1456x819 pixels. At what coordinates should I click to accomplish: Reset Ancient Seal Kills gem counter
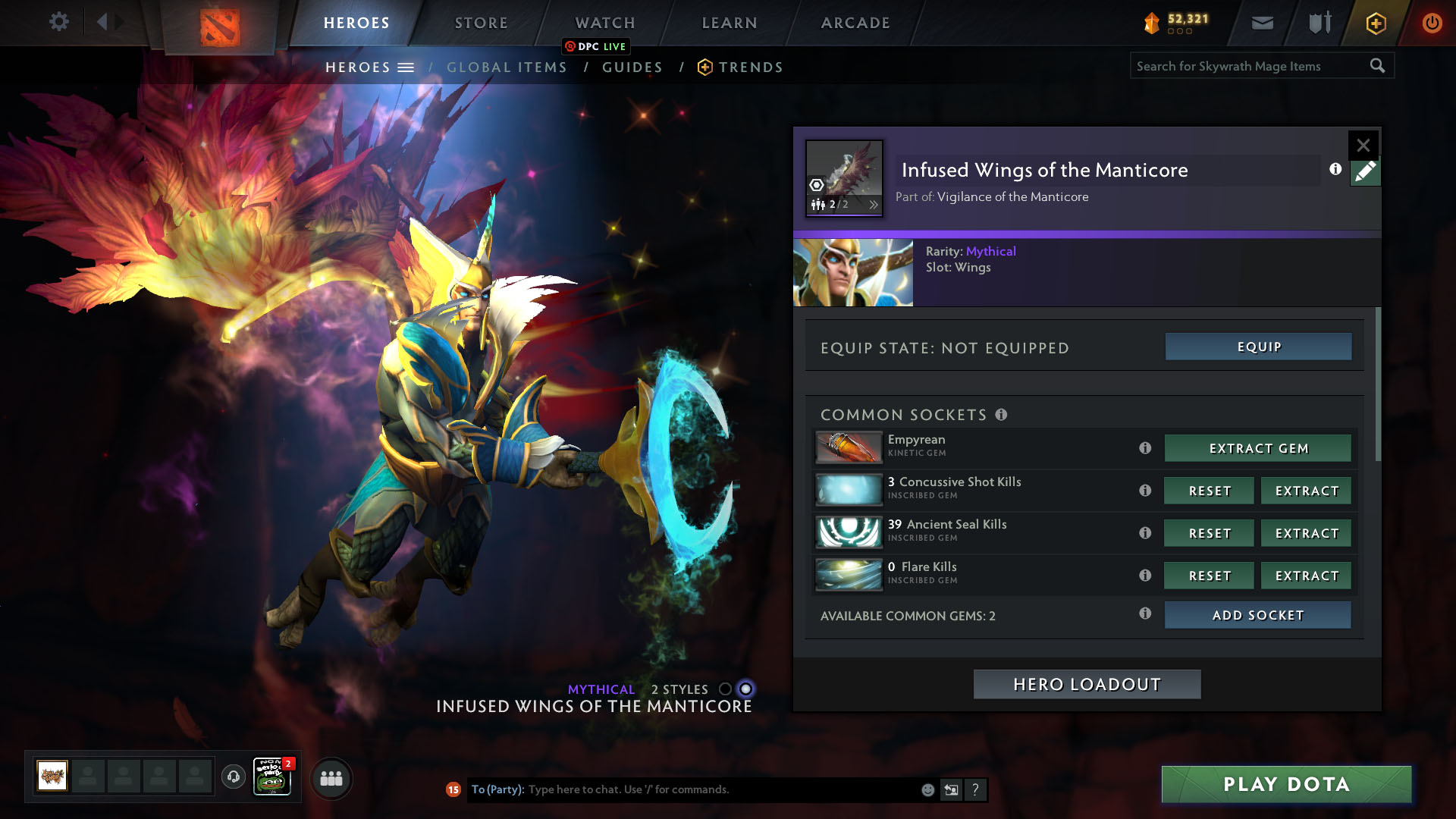click(x=1210, y=533)
